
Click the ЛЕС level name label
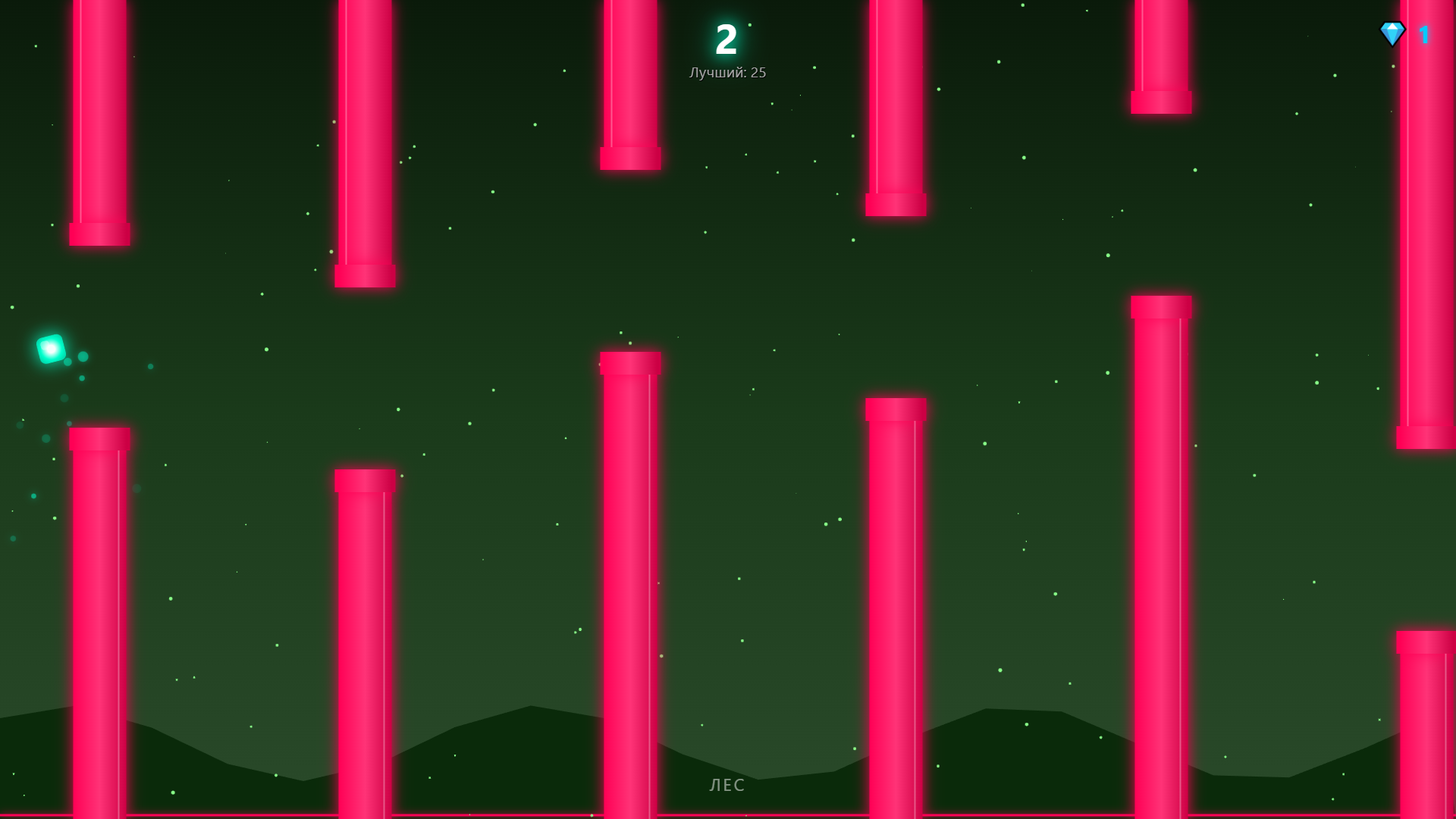pyautogui.click(x=726, y=786)
